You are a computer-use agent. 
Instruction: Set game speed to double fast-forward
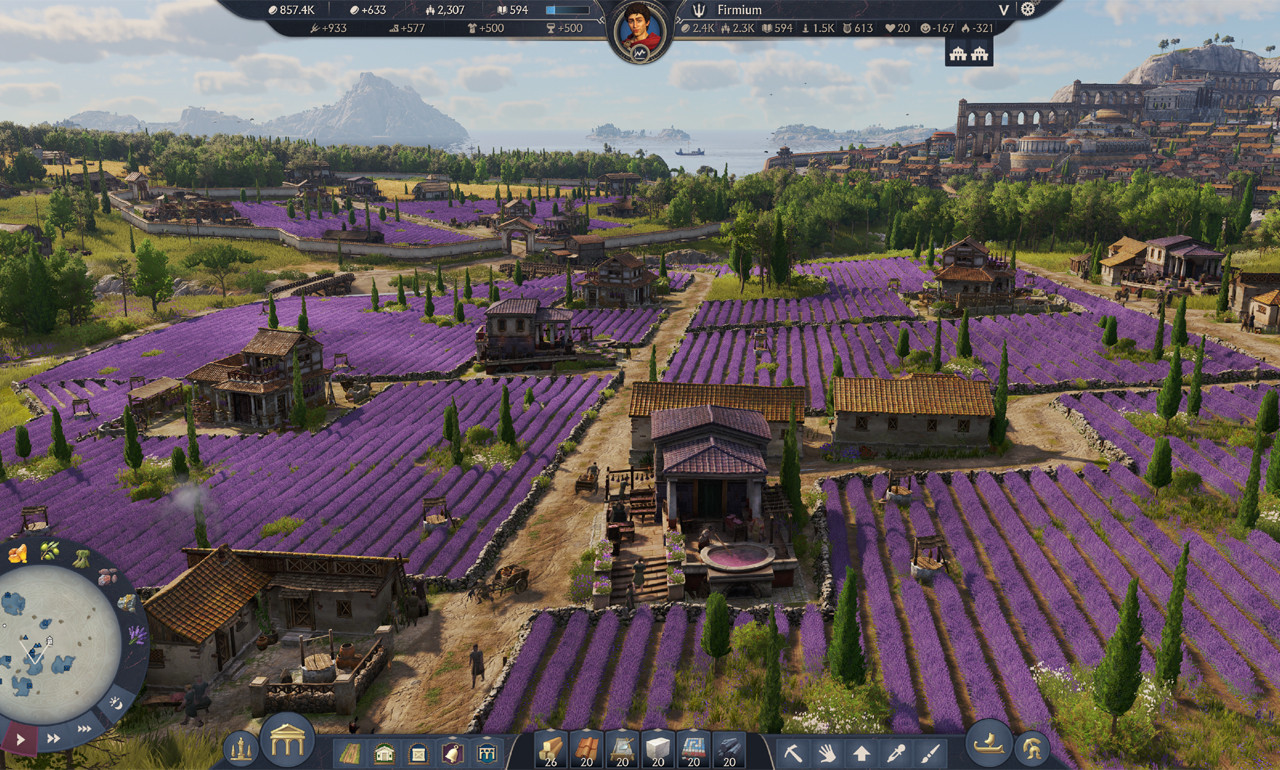tap(53, 739)
